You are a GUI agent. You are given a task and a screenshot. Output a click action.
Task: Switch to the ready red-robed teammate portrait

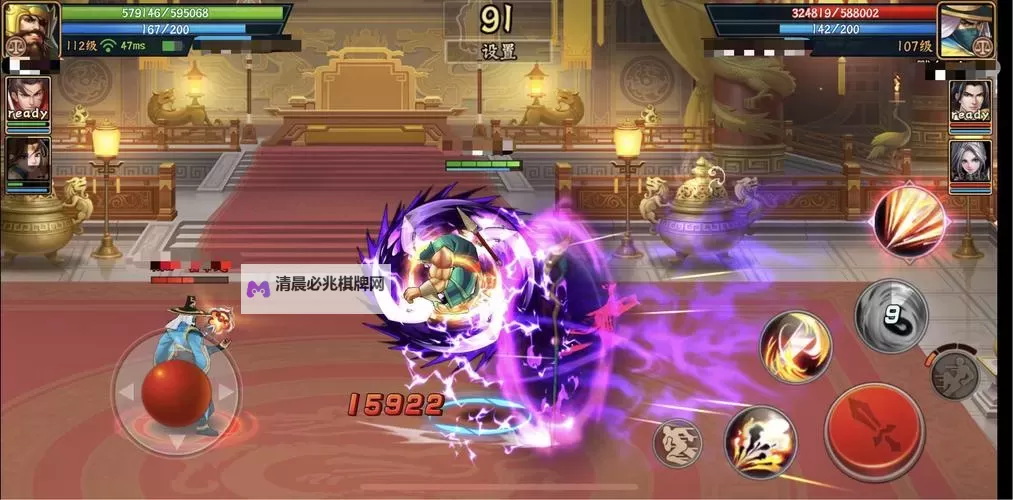tap(28, 101)
